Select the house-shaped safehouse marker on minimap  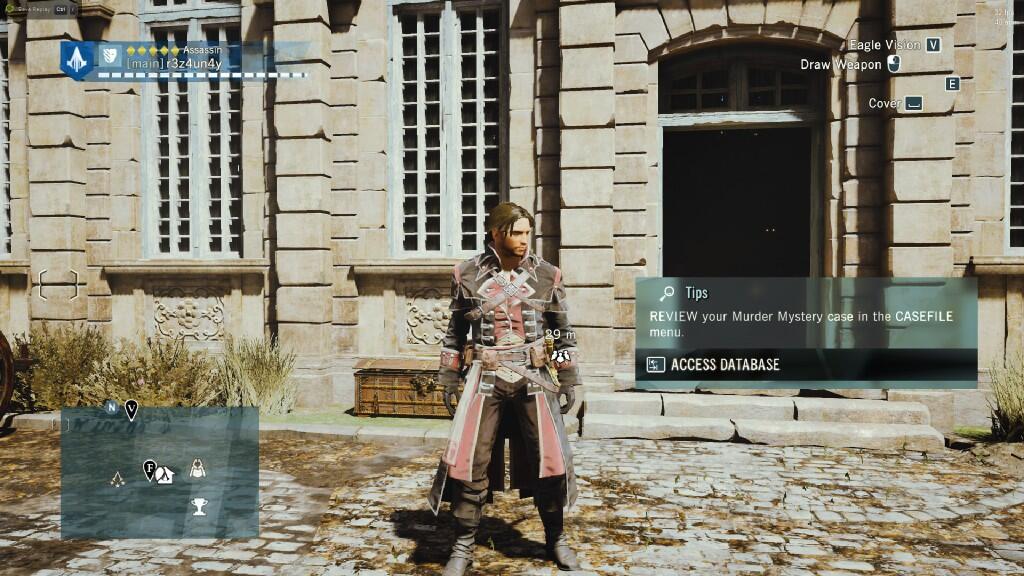pos(165,476)
